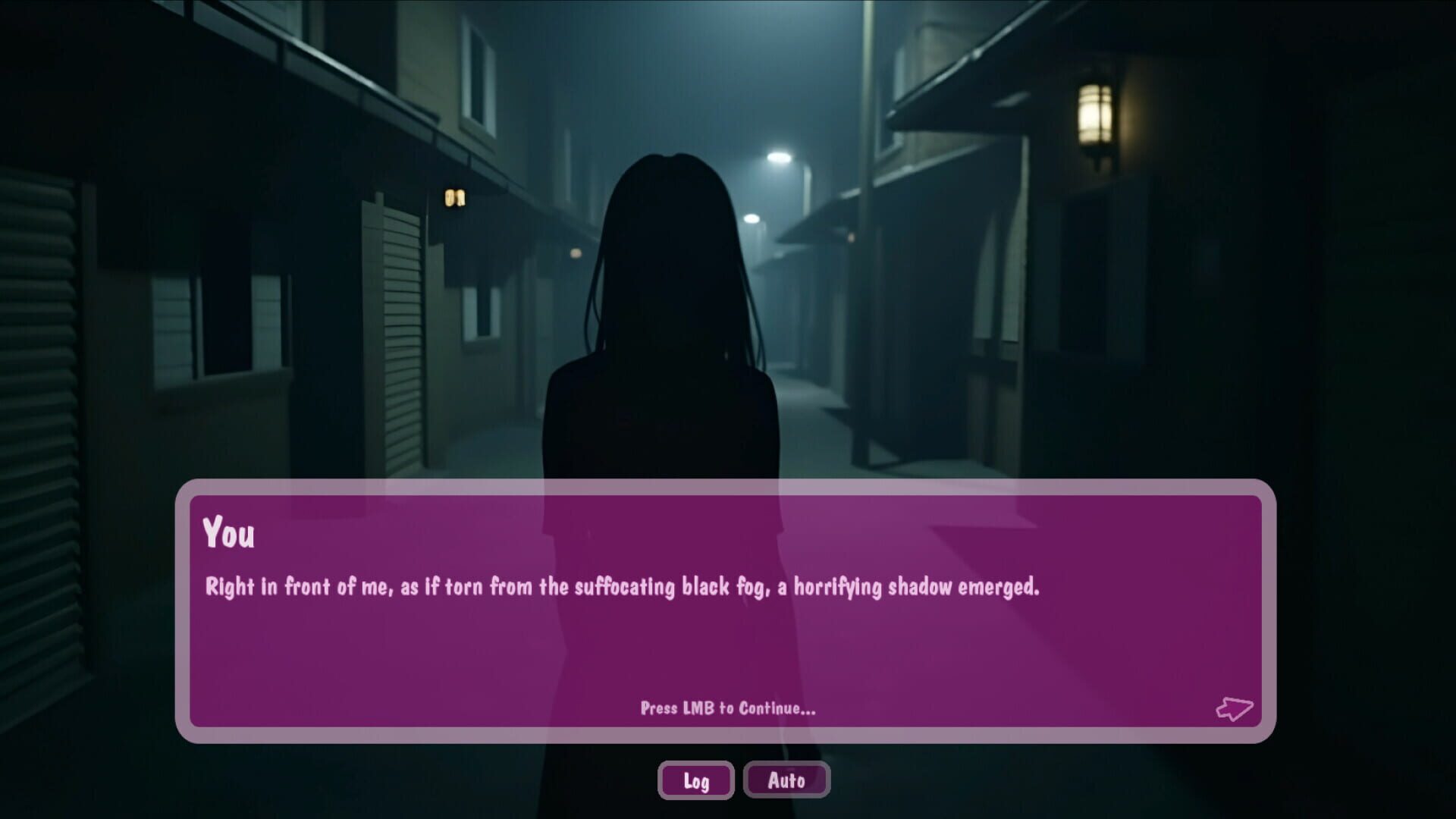
Task: Click the hand-drawn arrow in dialogue corner
Action: pyautogui.click(x=1237, y=709)
